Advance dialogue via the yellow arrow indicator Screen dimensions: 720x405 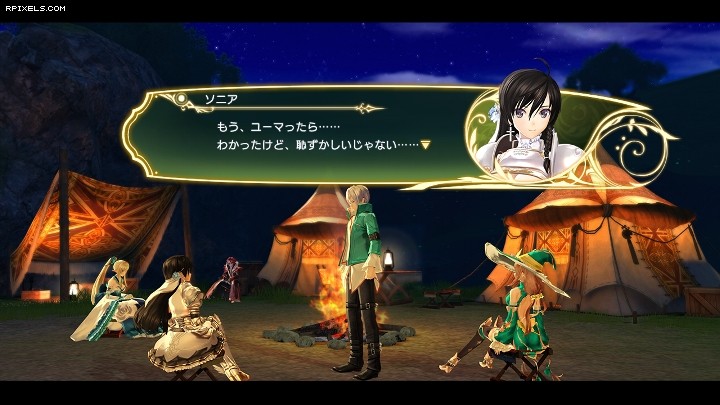pos(425,144)
